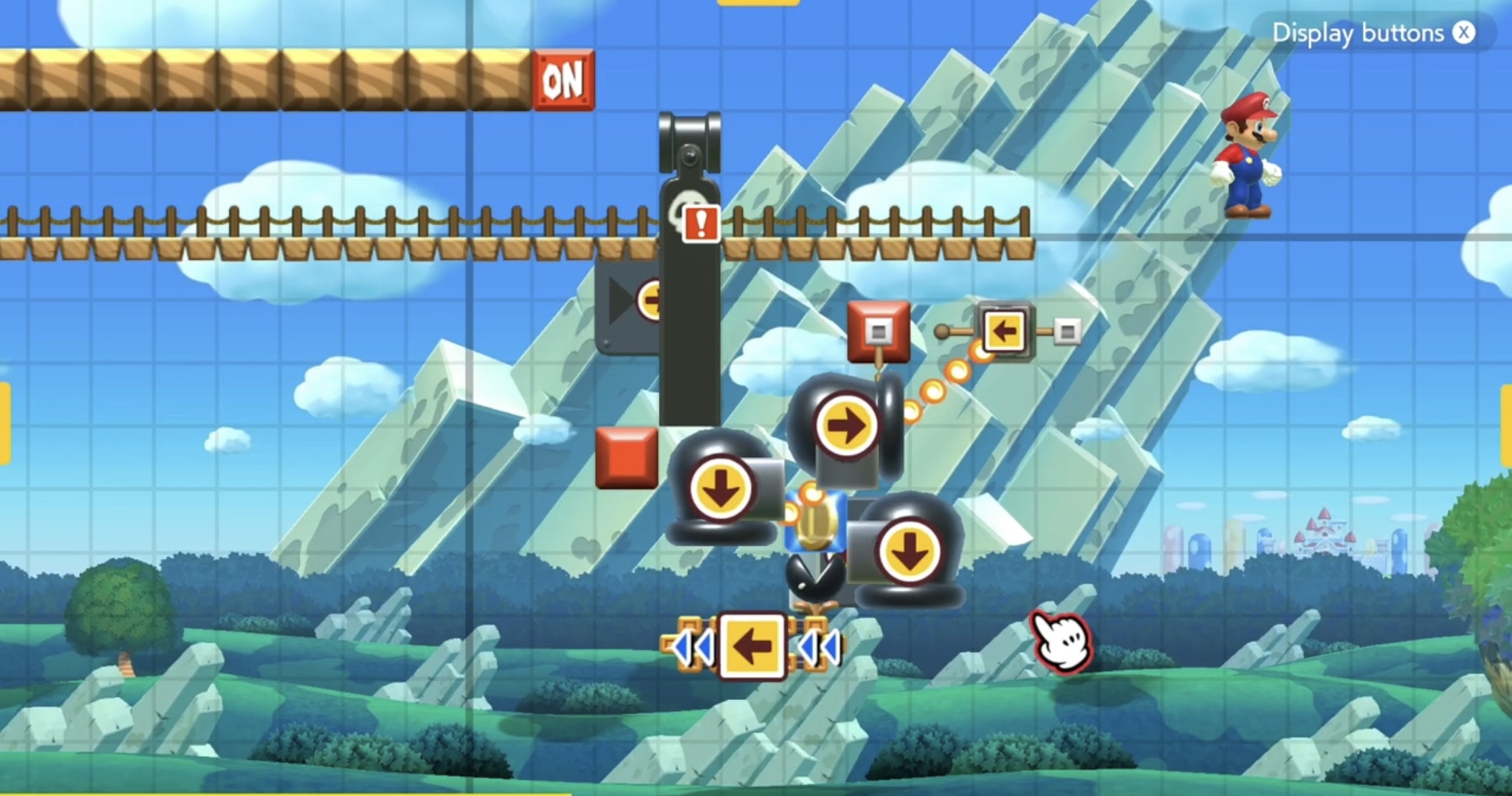Click the double blue speed arrows on the track block
Screen dimensions: 1512x796
693,647
